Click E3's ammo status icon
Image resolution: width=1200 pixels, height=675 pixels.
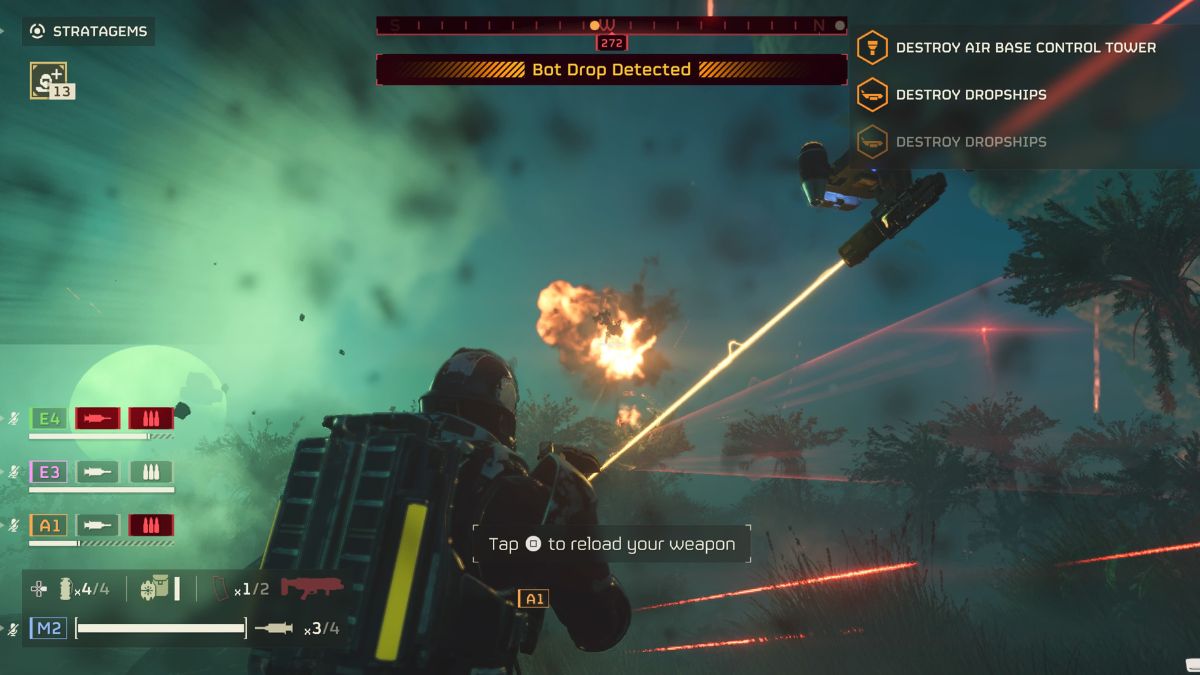pyautogui.click(x=151, y=472)
